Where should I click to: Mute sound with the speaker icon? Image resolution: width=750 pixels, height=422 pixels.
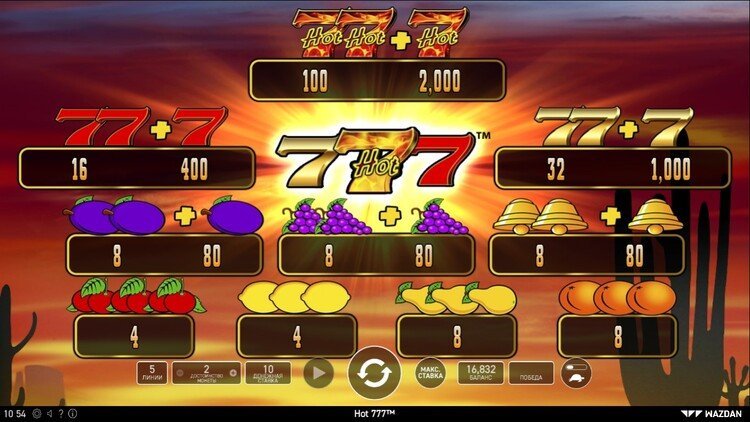click(48, 413)
